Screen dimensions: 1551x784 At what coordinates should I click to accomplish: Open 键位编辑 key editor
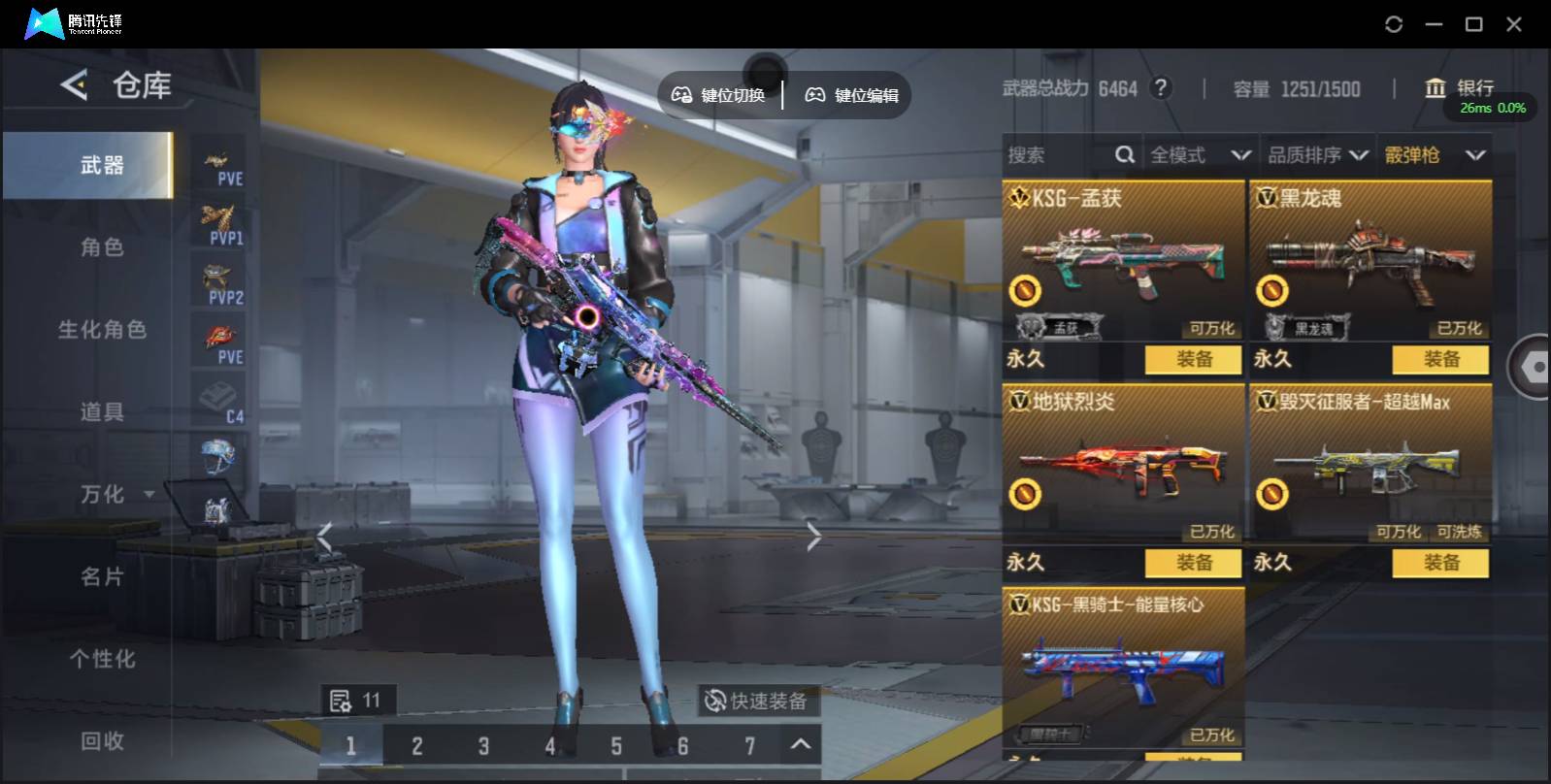coord(852,95)
